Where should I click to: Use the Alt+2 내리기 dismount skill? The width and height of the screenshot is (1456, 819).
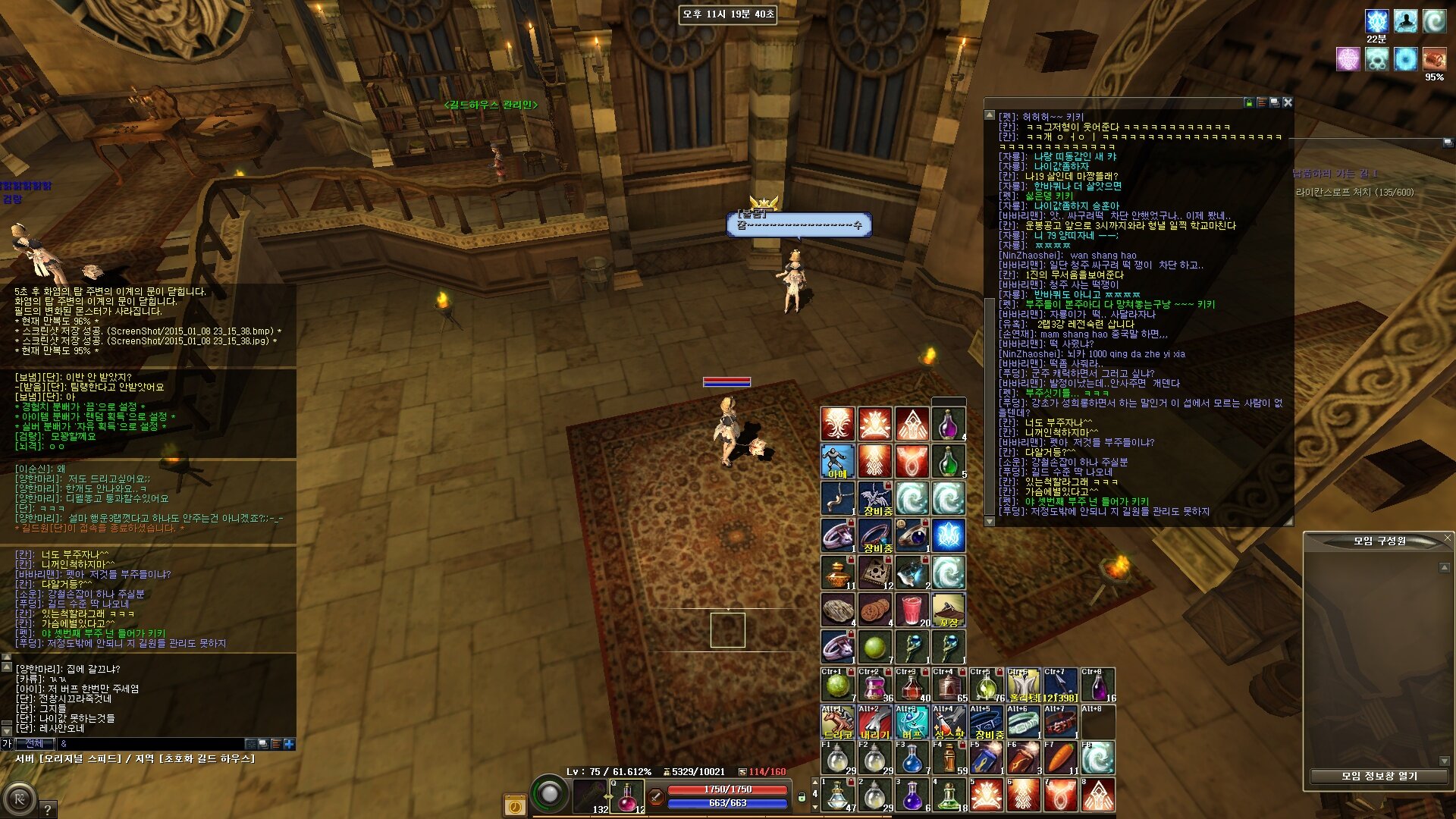pyautogui.click(x=874, y=722)
